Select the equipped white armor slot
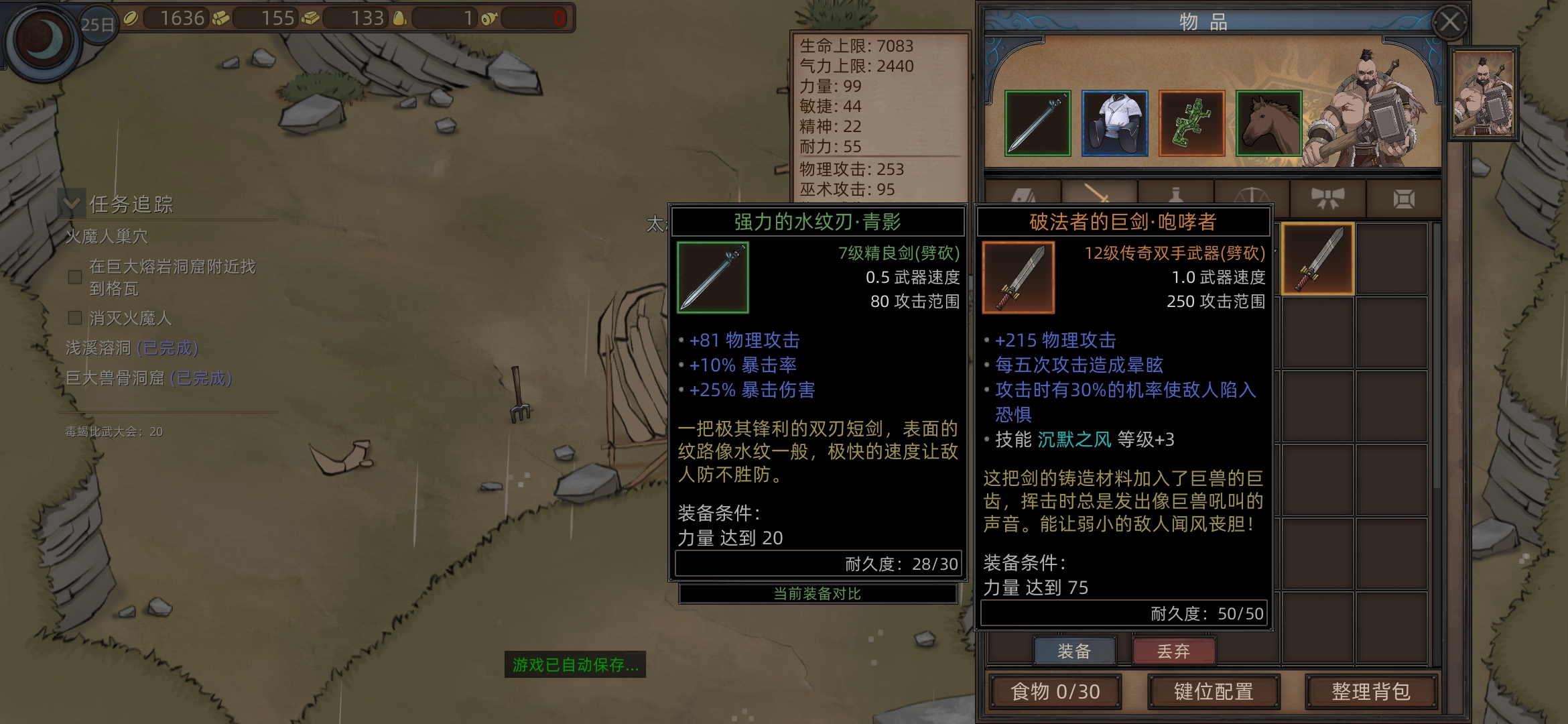Viewport: 1568px width, 724px height. click(x=1114, y=123)
